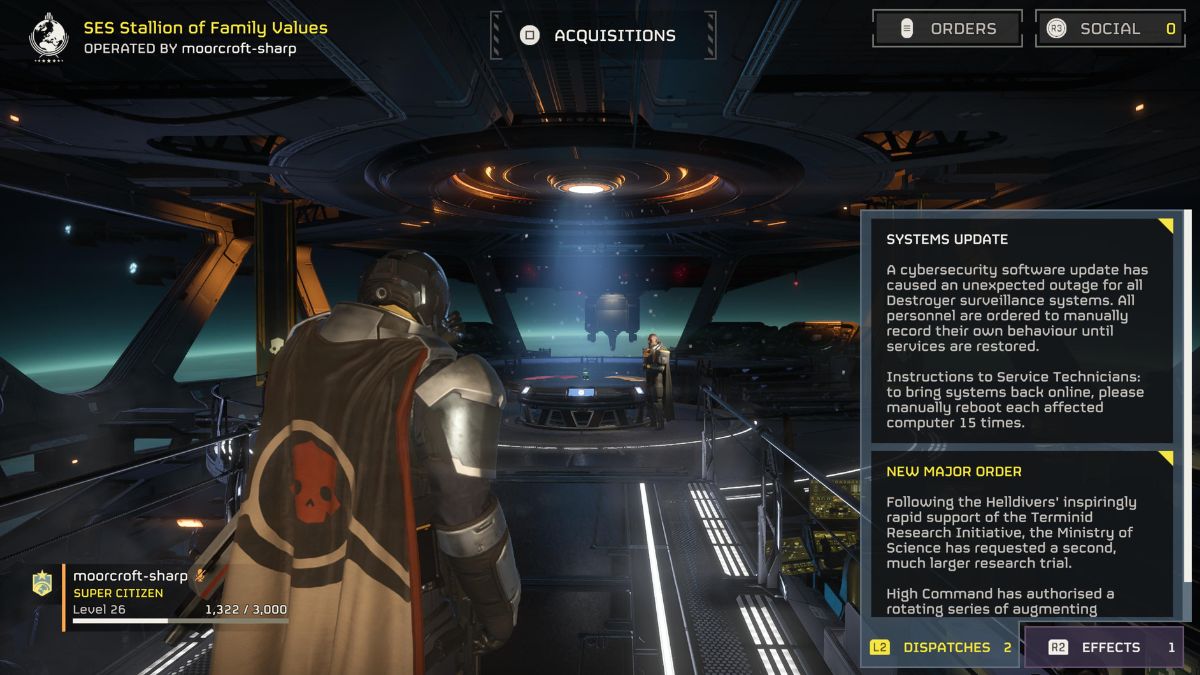Select the Systems Update dispatch

pos(1022,328)
